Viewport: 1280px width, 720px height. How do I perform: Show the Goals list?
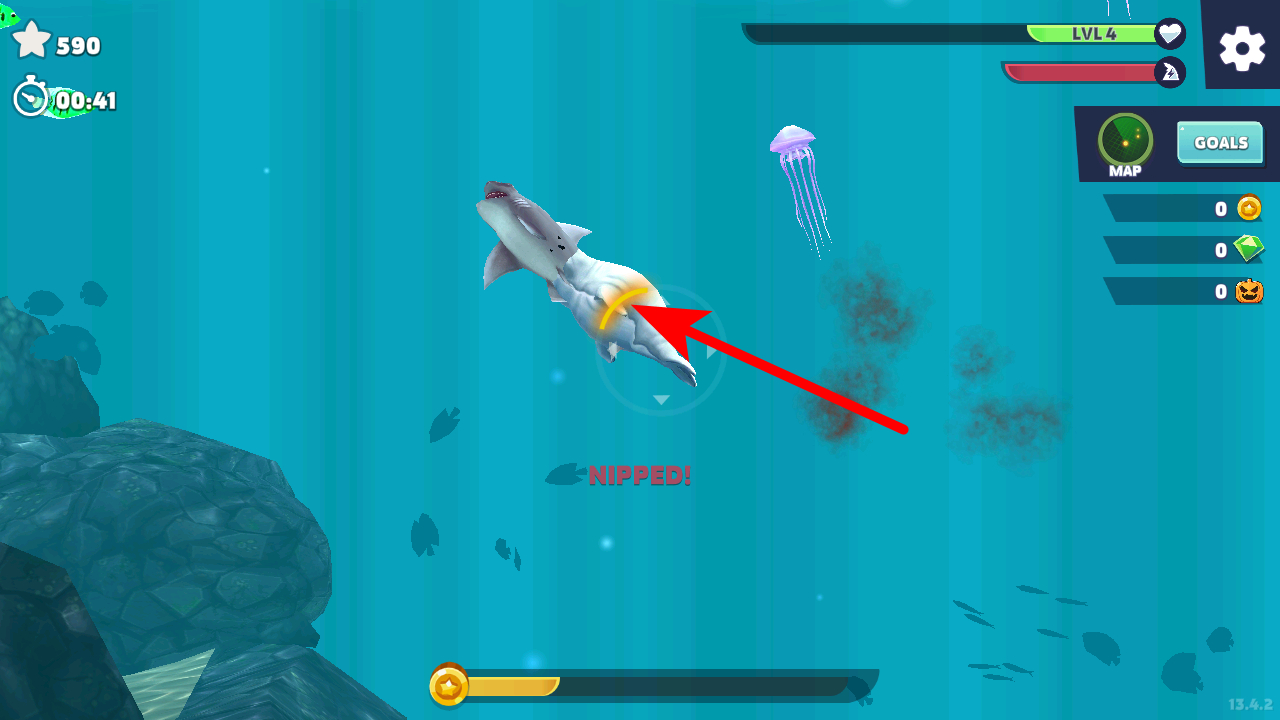pos(1220,143)
